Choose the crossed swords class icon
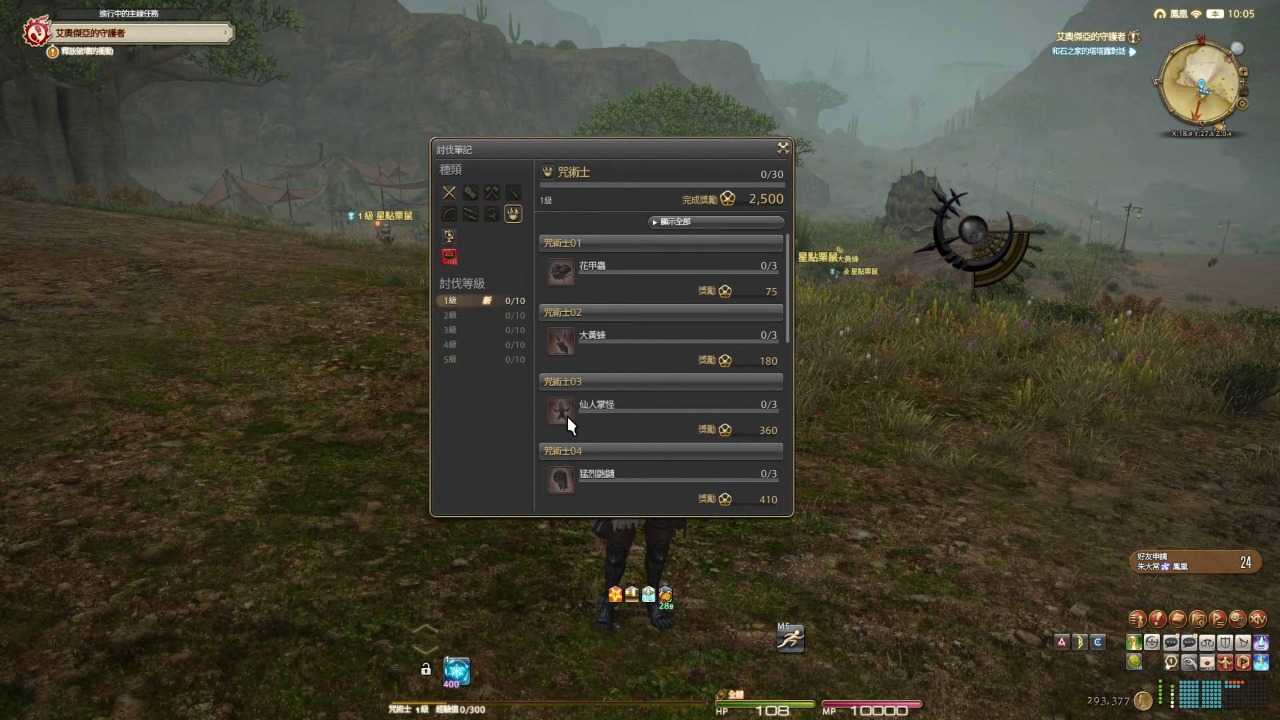1280x720 pixels. click(449, 192)
